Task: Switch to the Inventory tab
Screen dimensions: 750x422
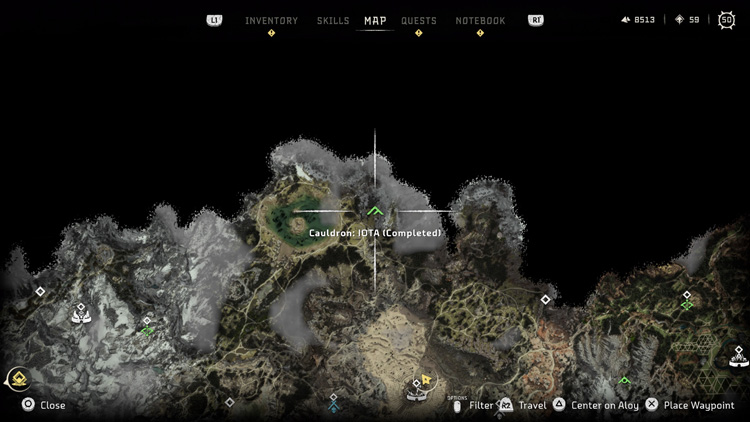Action: pyautogui.click(x=271, y=21)
